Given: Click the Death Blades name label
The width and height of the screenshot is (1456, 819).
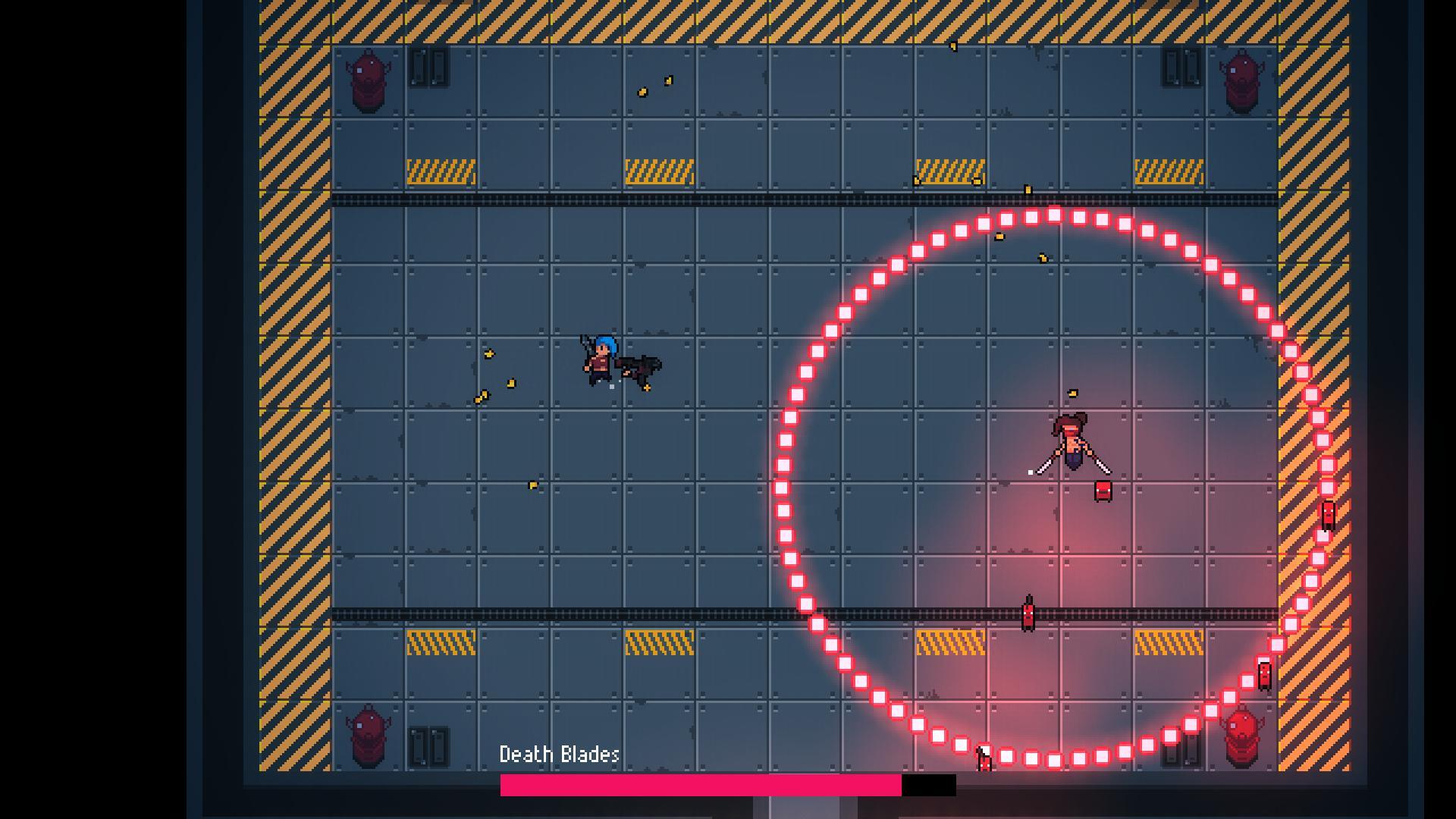Looking at the screenshot, I should 559,755.
